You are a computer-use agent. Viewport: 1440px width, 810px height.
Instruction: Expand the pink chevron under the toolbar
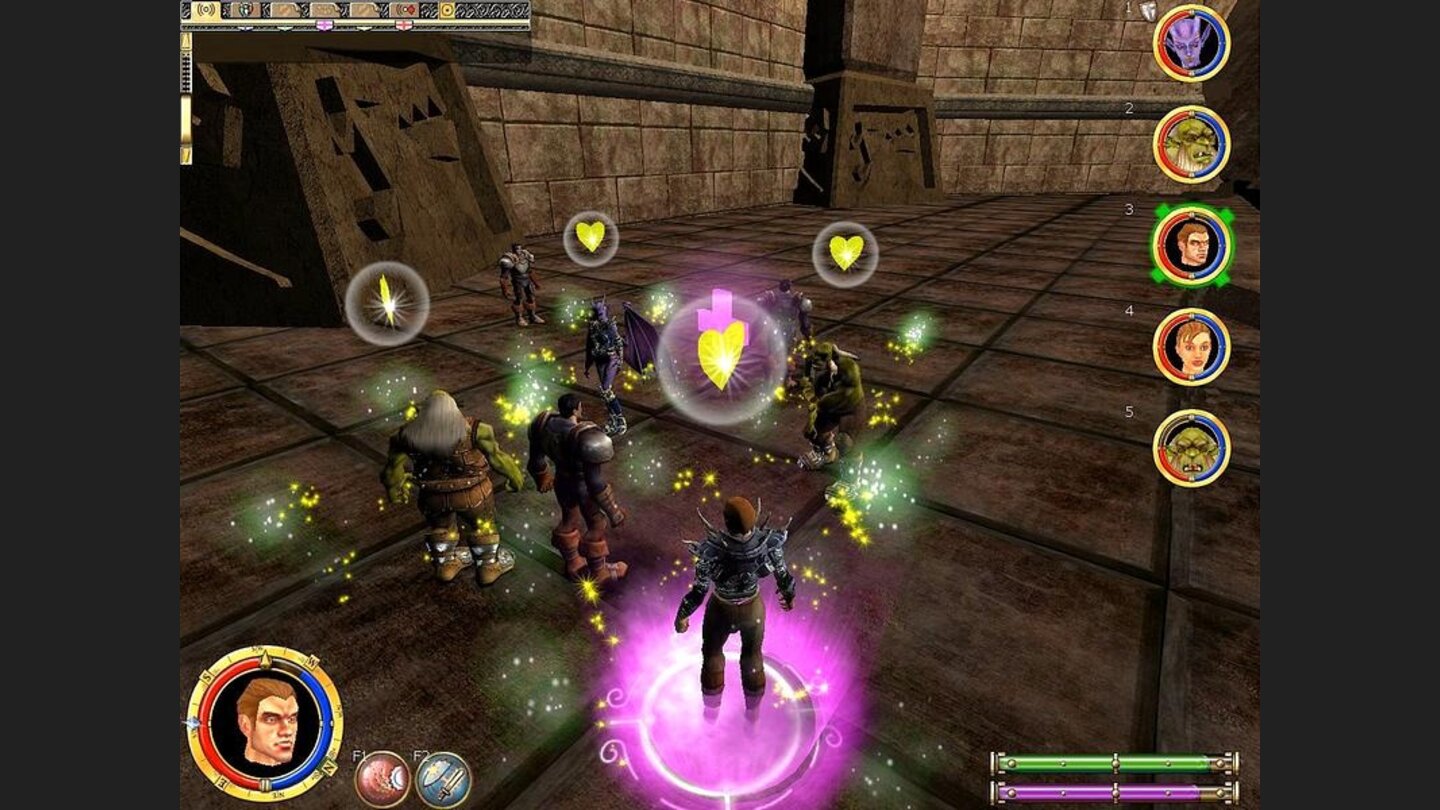(x=324, y=24)
